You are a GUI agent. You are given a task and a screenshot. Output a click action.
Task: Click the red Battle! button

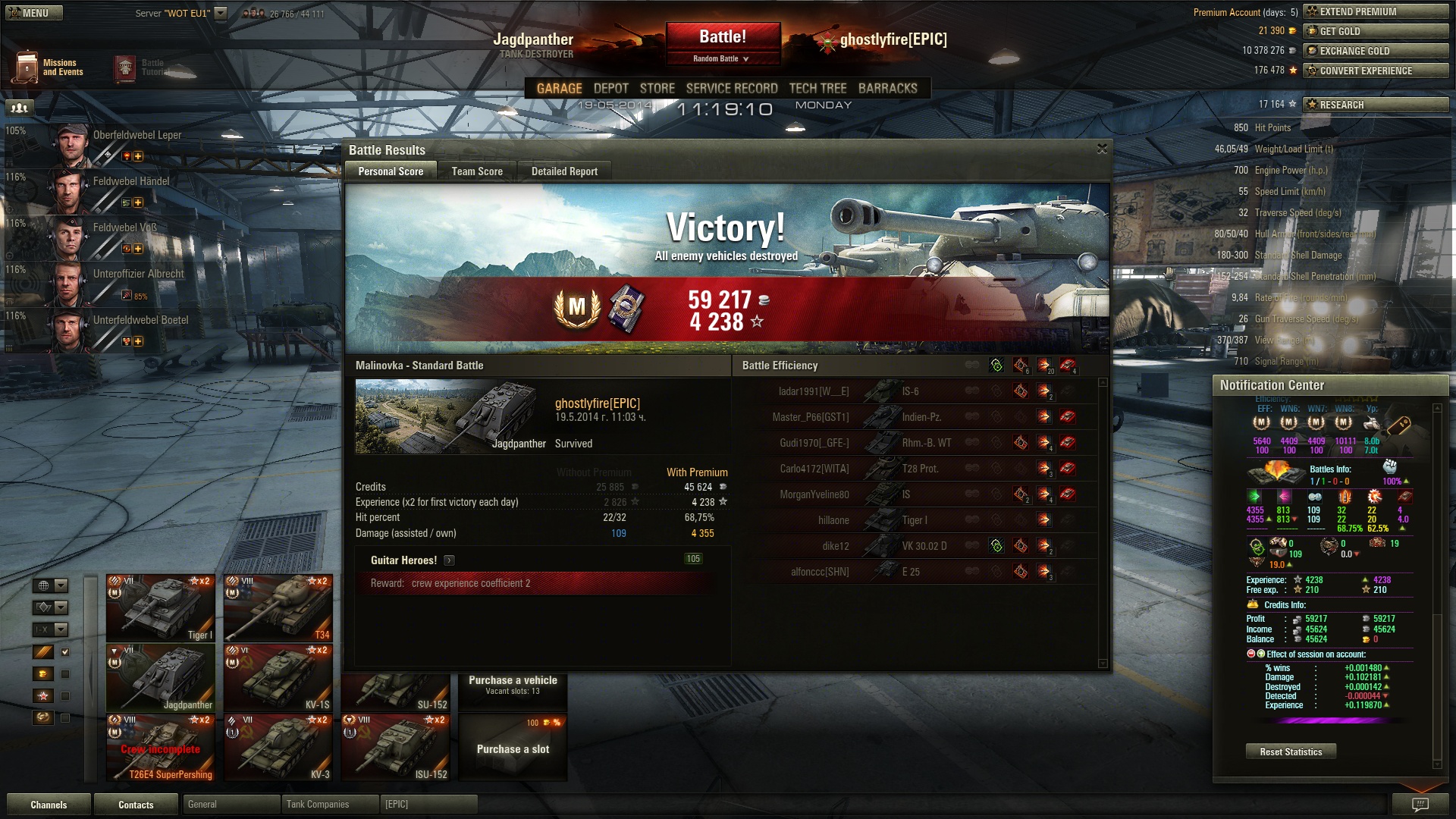(x=723, y=37)
